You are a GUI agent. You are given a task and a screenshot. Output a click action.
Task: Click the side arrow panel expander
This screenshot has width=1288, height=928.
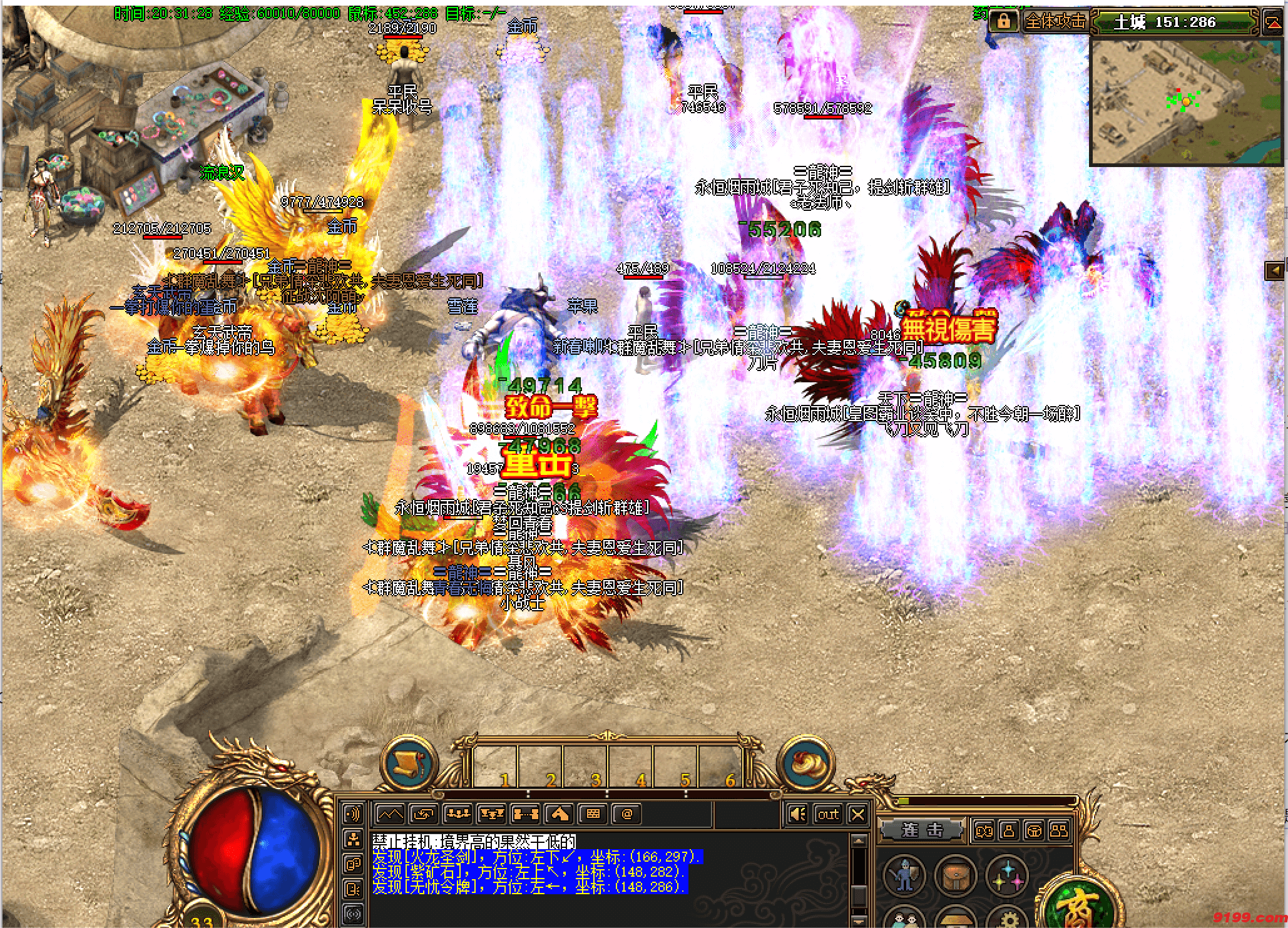point(1274,270)
